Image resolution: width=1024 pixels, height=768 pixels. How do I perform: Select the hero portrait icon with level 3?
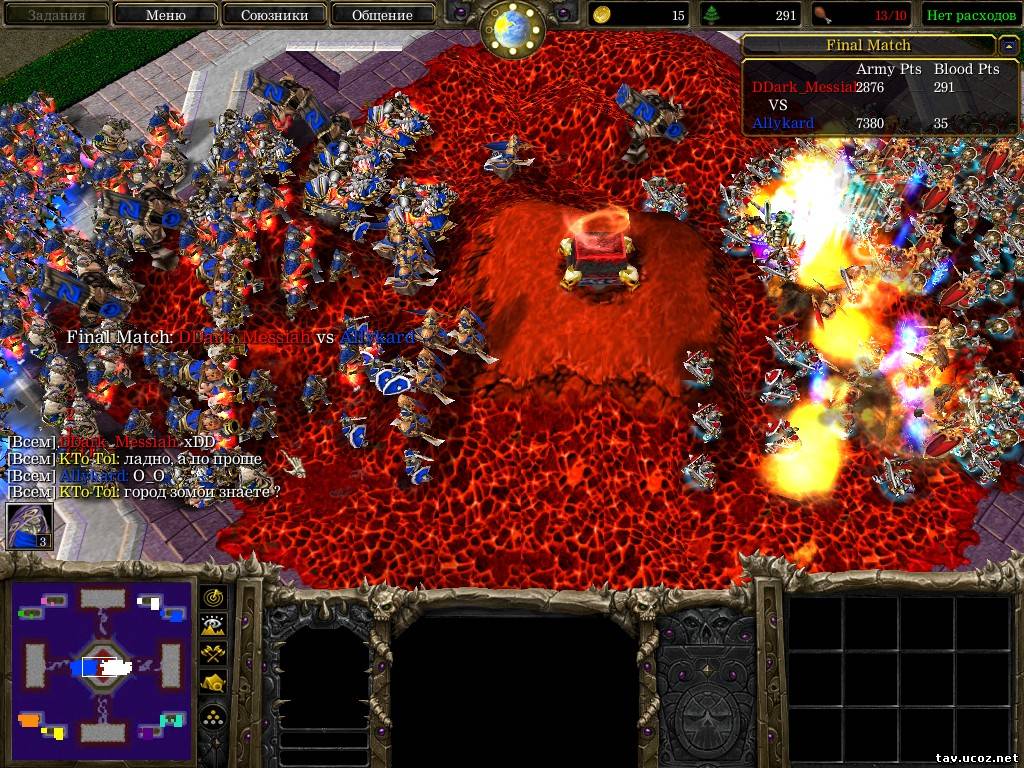28,526
